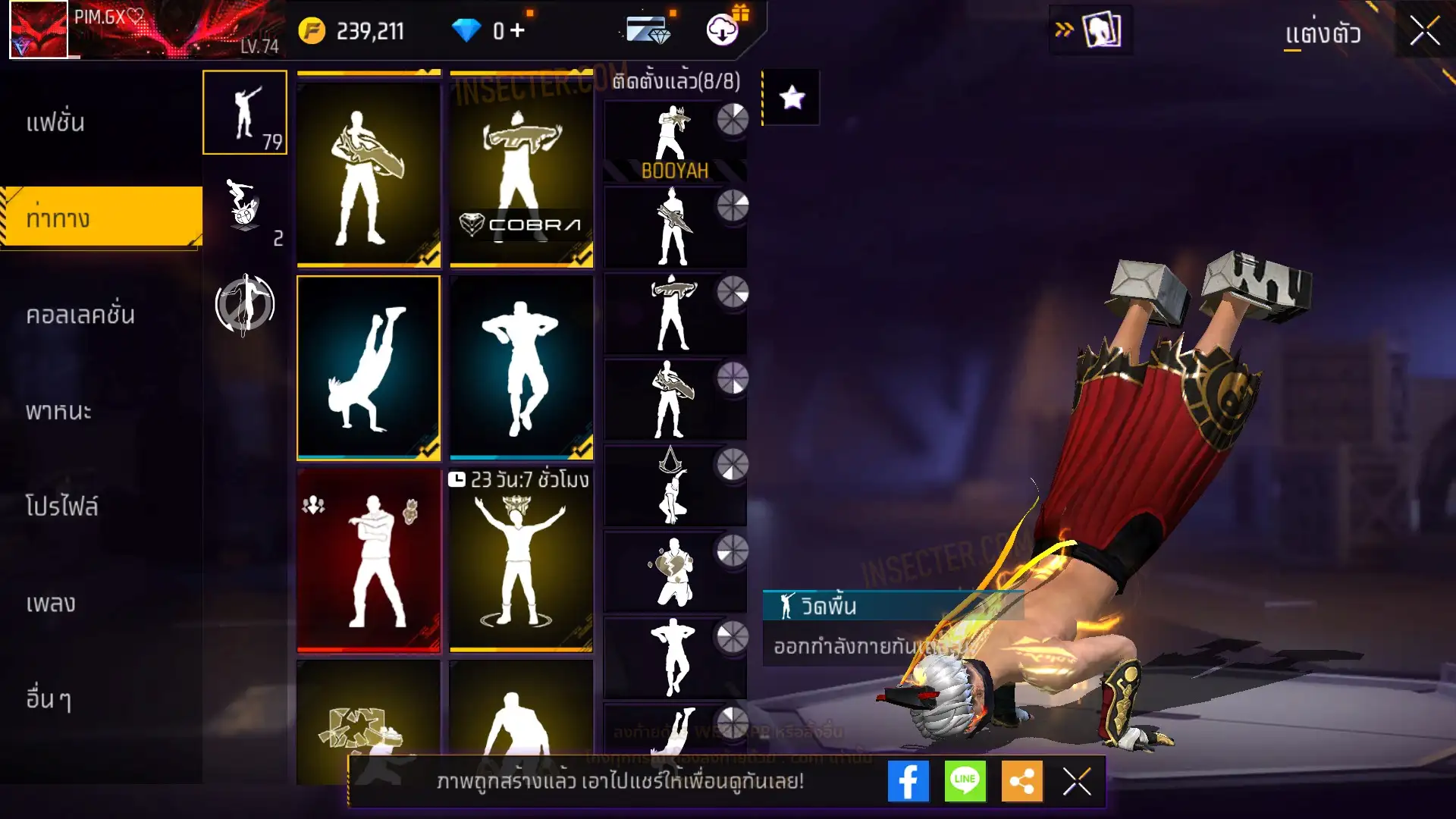The width and height of the screenshot is (1456, 819).
Task: Add diamonds with the plus button
Action: coord(517,30)
